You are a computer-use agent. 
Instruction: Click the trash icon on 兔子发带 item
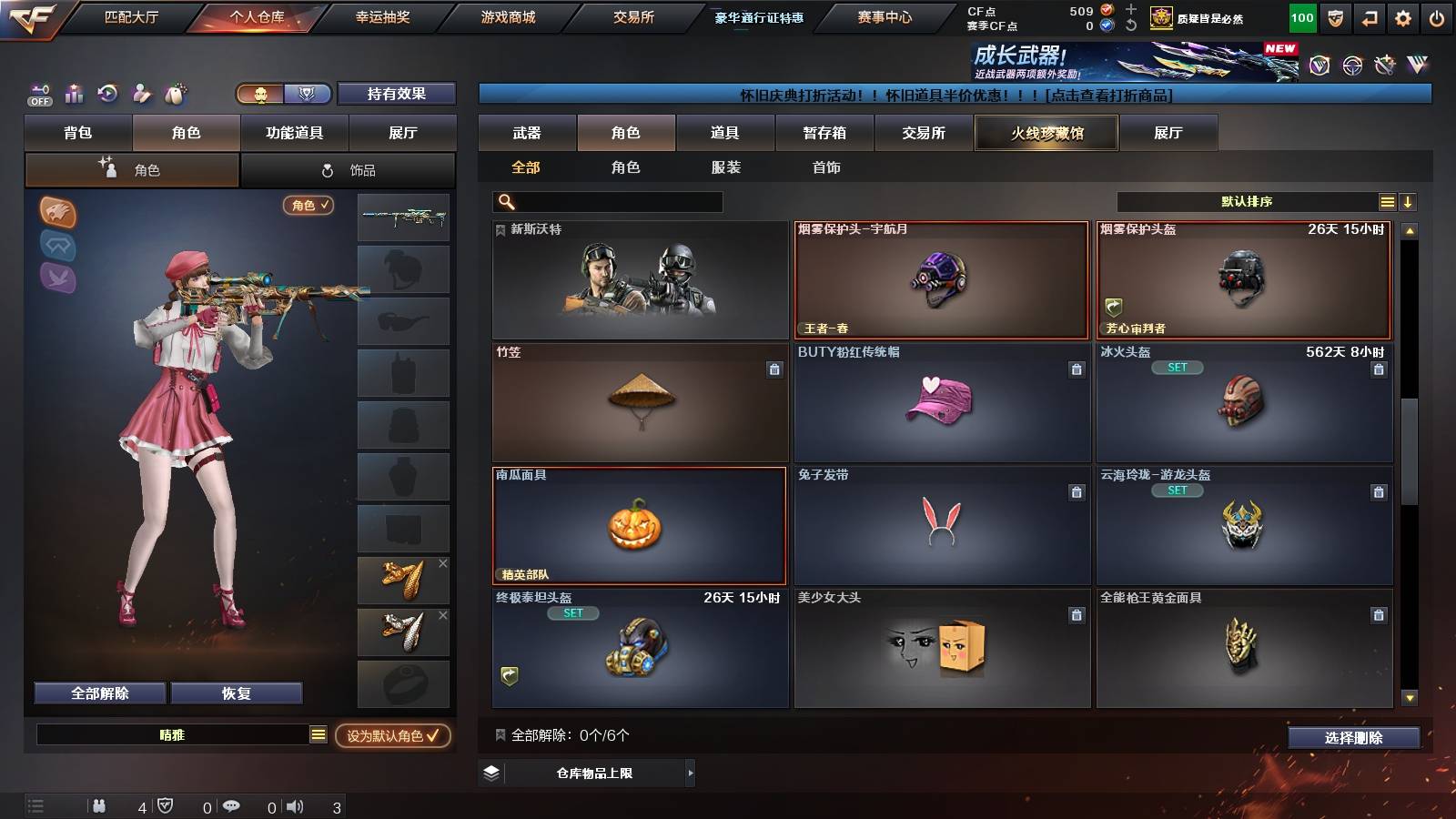1077,492
